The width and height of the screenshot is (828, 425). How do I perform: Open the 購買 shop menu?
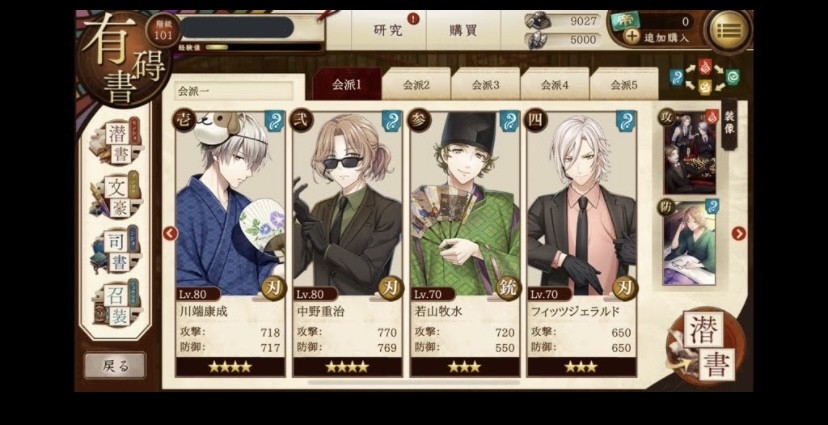[462, 30]
